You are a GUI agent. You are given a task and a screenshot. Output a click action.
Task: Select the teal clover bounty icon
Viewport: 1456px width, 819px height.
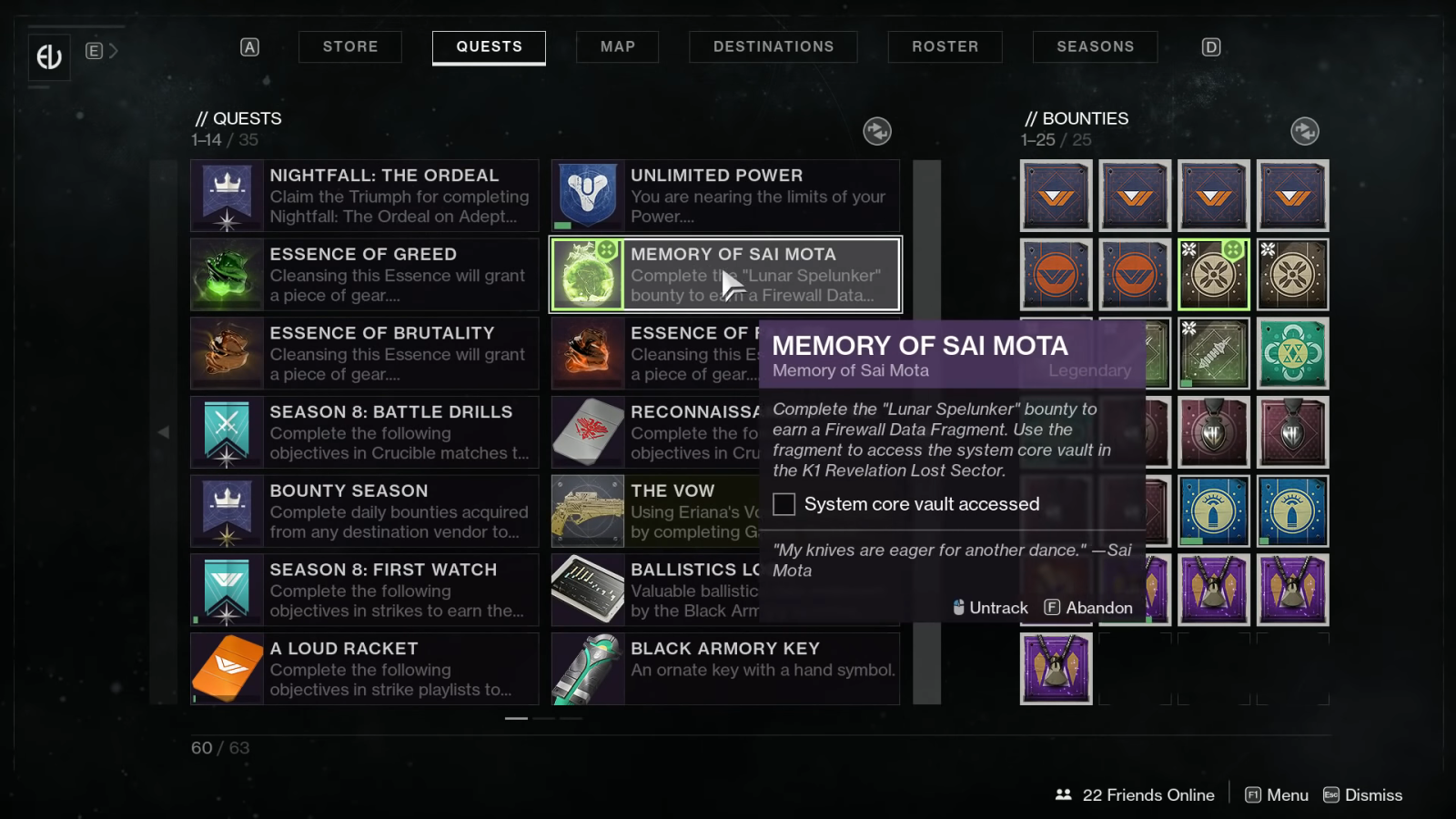coord(1292,353)
